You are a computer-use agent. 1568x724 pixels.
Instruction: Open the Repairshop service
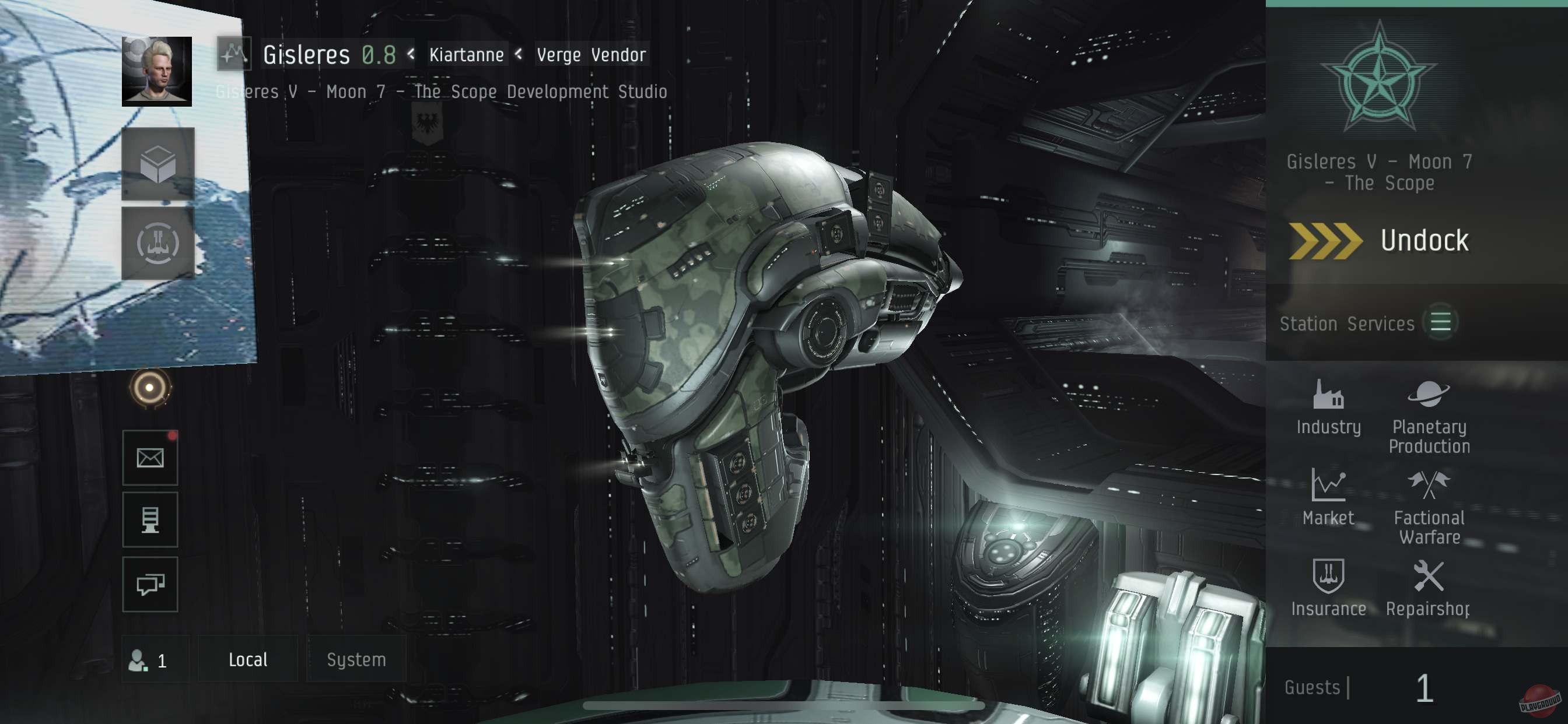(1428, 588)
